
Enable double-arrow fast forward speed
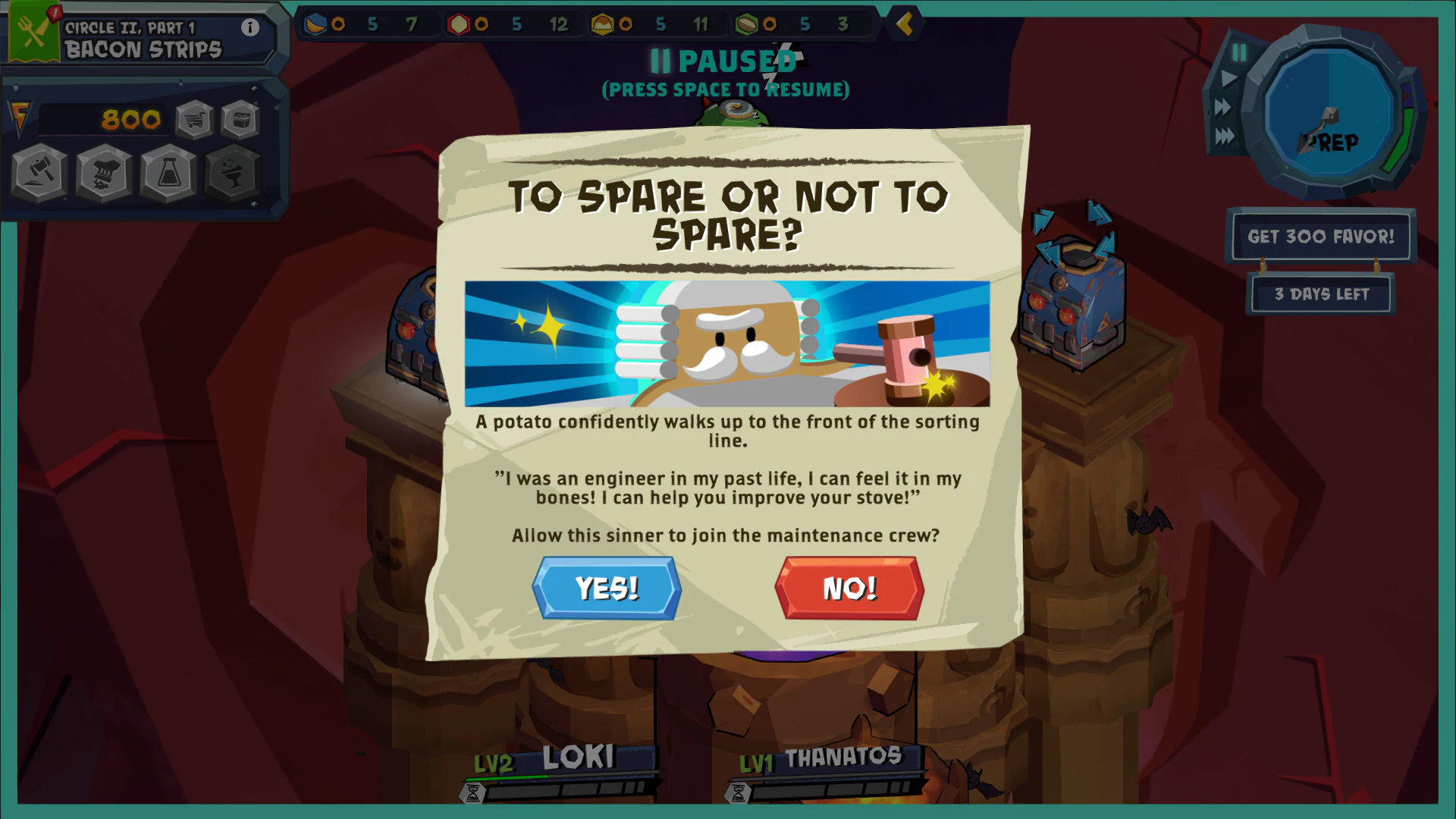[1222, 106]
